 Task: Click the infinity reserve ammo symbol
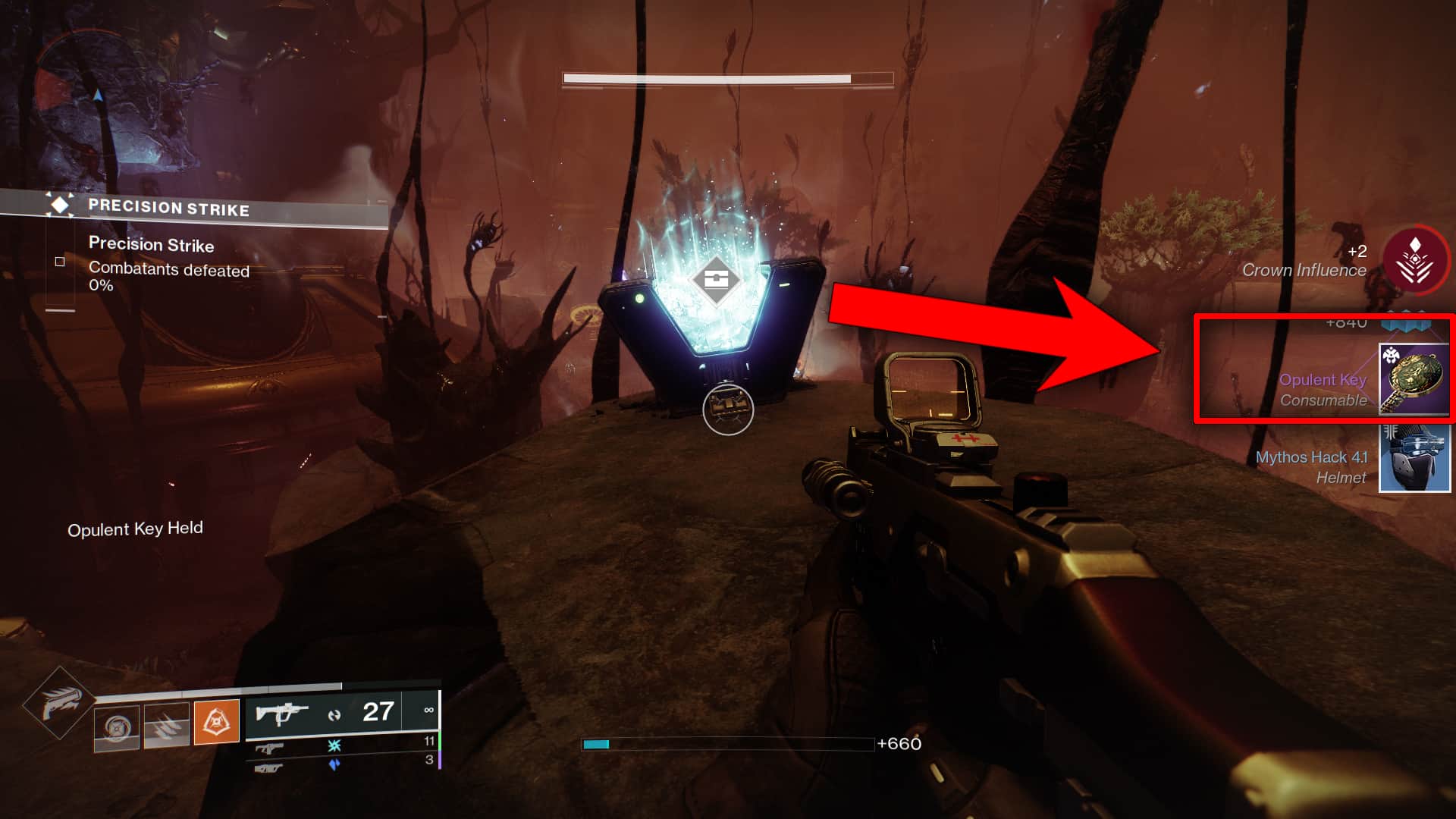click(x=429, y=711)
